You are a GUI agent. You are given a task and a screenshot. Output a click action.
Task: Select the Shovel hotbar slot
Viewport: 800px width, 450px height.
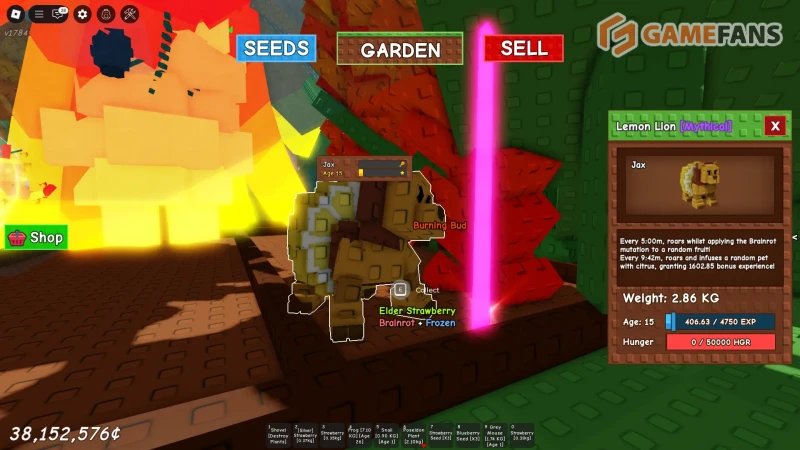[278, 434]
